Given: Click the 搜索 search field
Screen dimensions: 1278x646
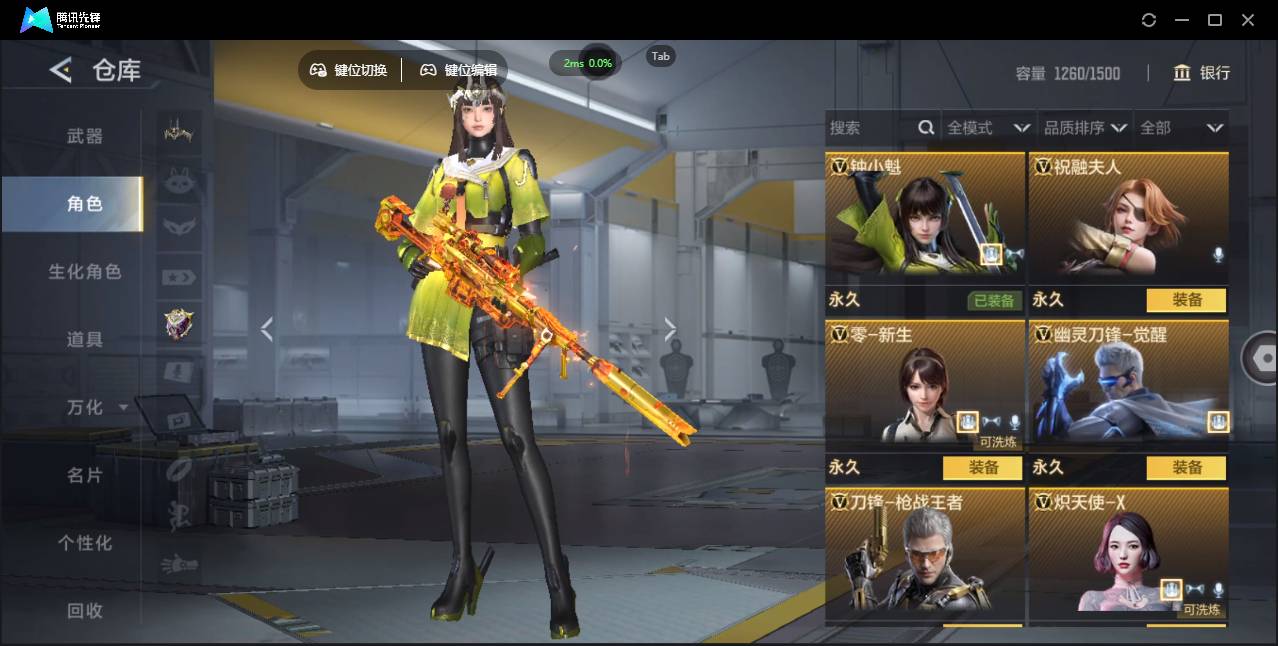Looking at the screenshot, I should [870, 128].
